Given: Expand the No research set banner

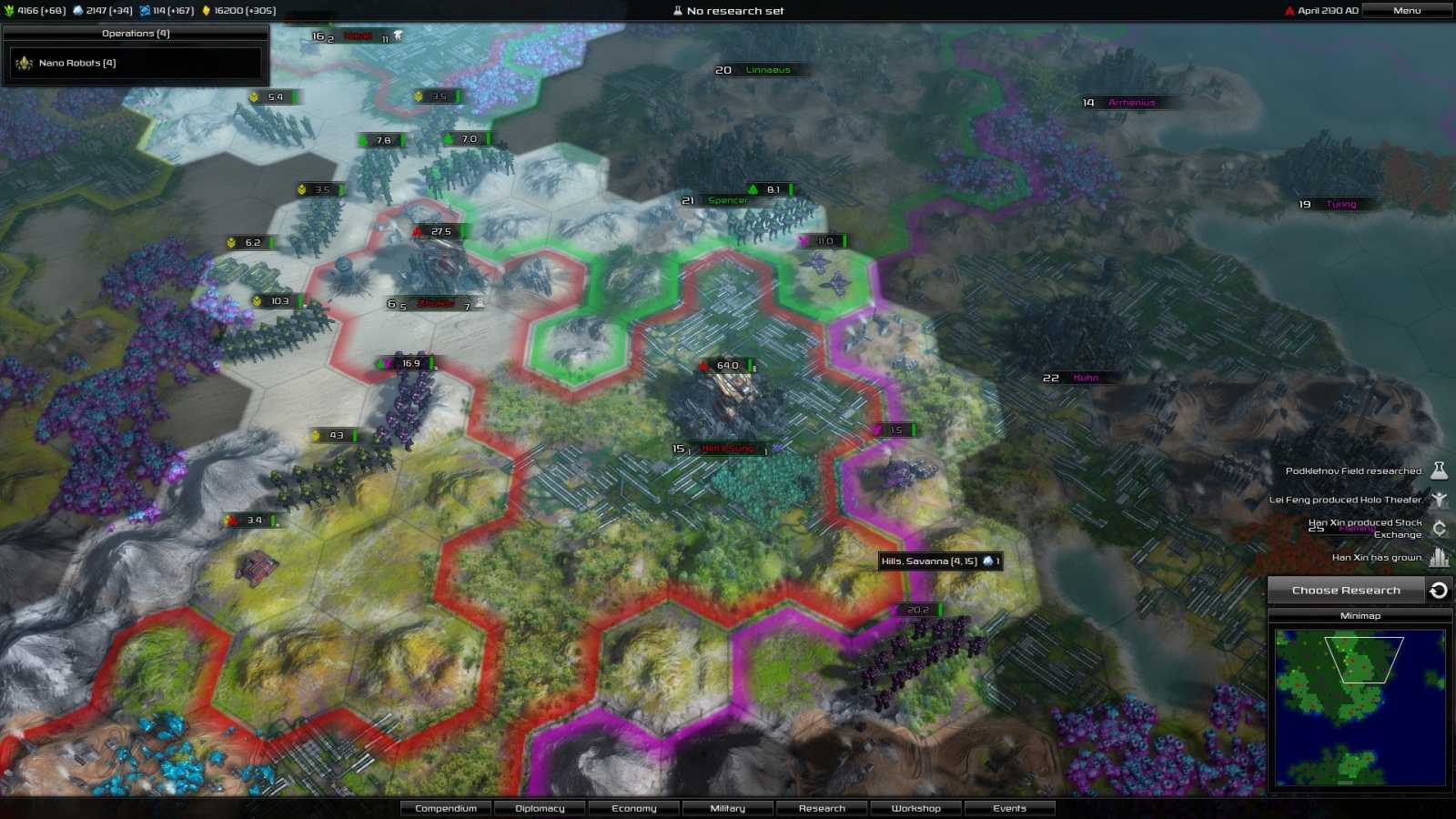Looking at the screenshot, I should [728, 10].
